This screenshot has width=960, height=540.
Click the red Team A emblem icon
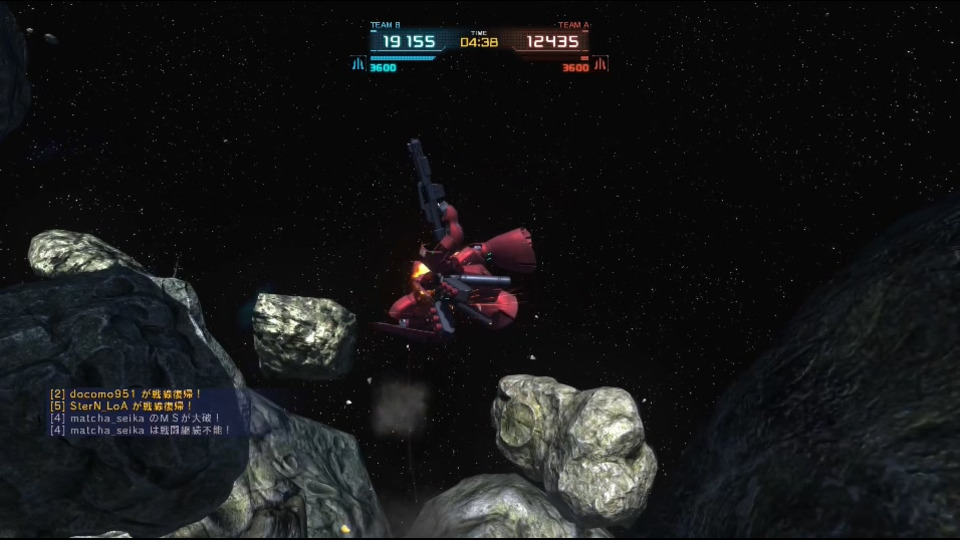coord(600,64)
